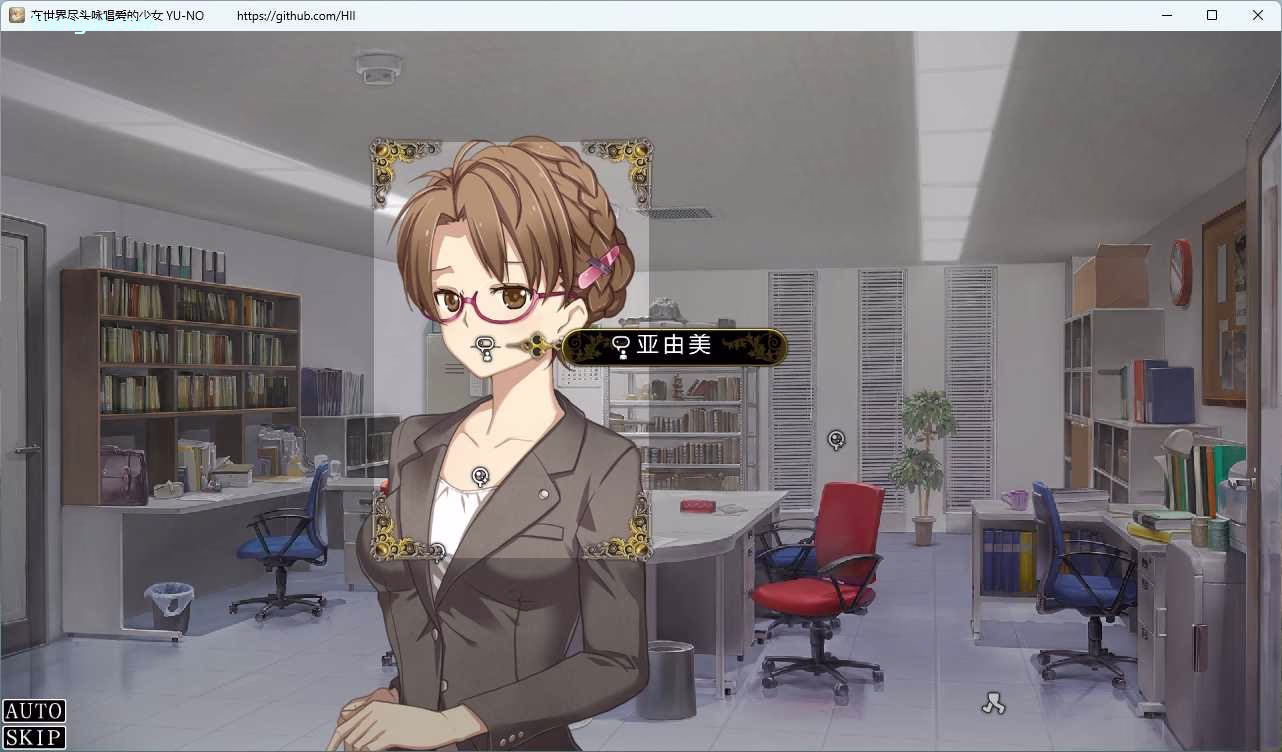Viewport: 1282px width, 752px height.
Task: Select the magnifier hotspot on the right lockers
Action: [836, 440]
